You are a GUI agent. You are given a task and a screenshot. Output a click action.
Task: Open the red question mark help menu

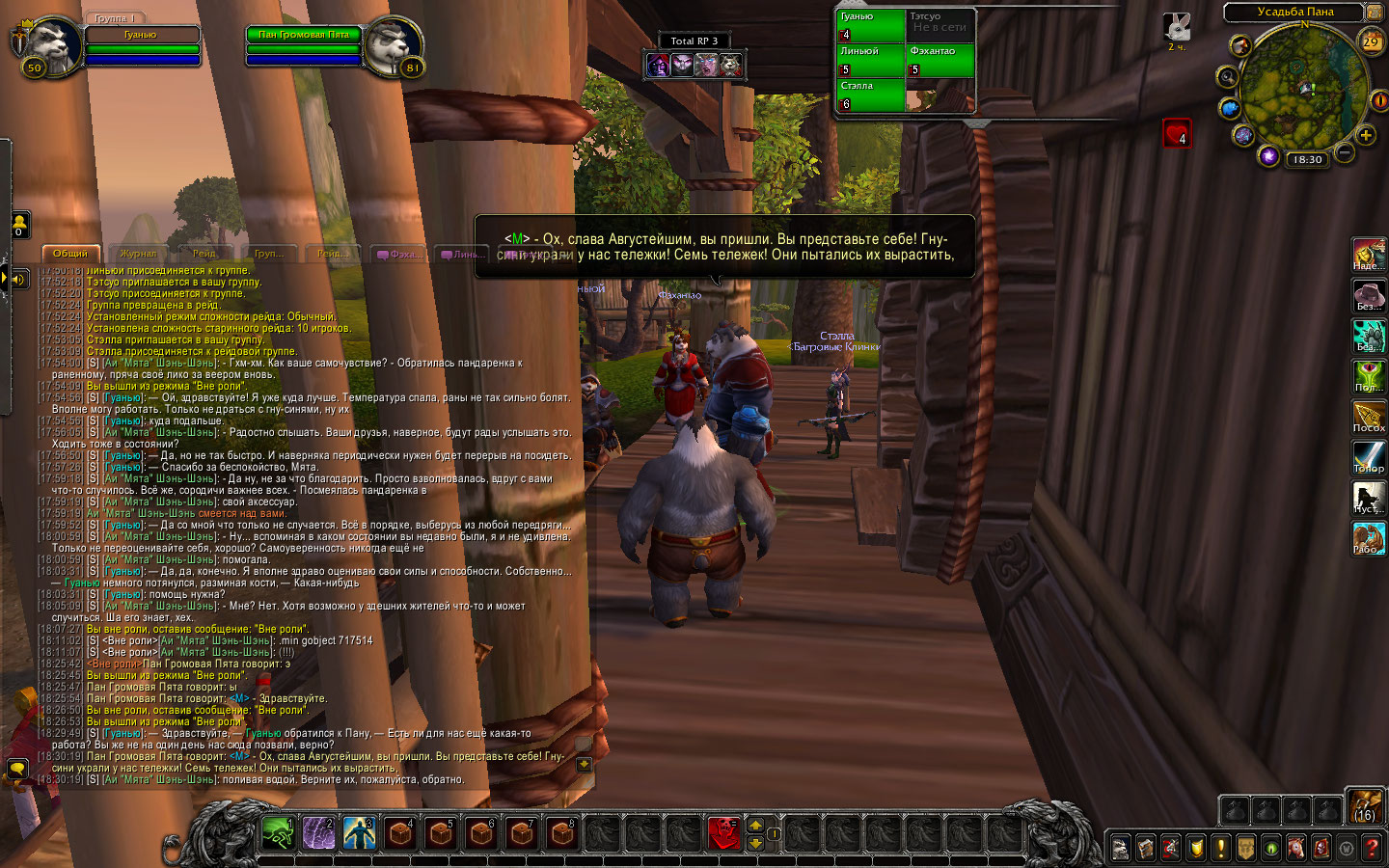(1372, 848)
